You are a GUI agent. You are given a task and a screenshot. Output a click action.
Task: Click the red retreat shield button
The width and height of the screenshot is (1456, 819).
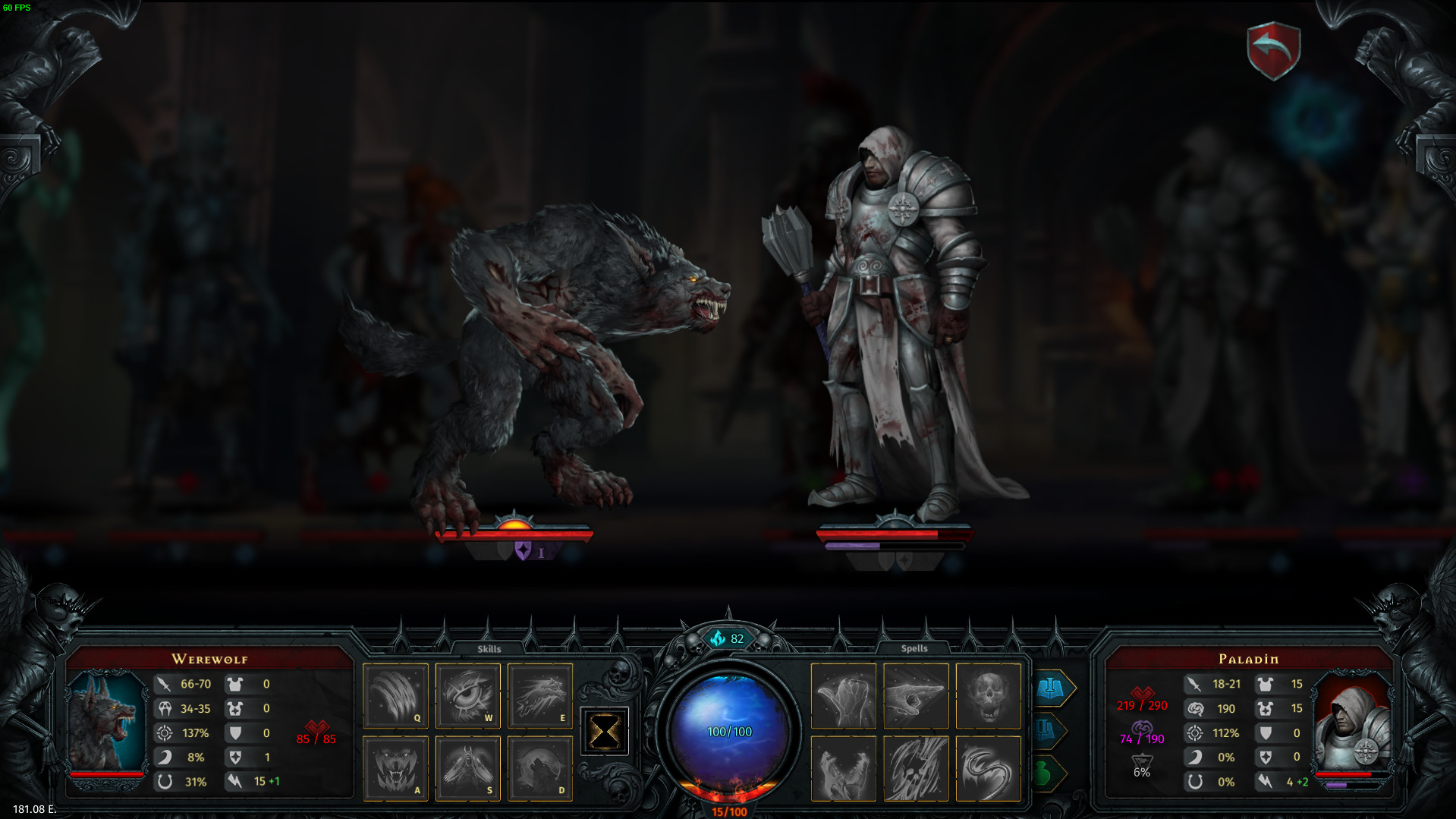pyautogui.click(x=1273, y=51)
